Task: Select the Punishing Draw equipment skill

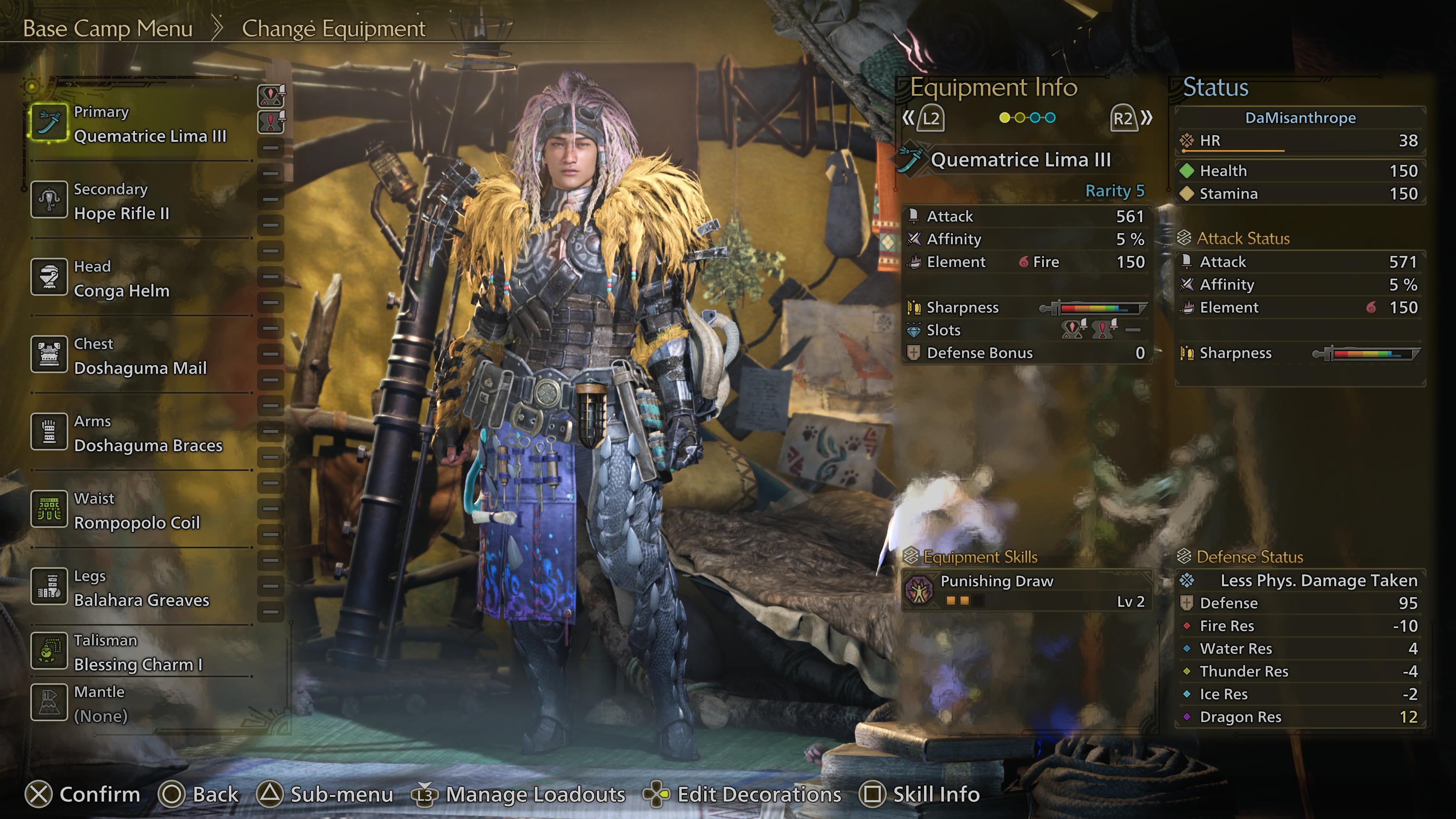Action: (x=1026, y=590)
